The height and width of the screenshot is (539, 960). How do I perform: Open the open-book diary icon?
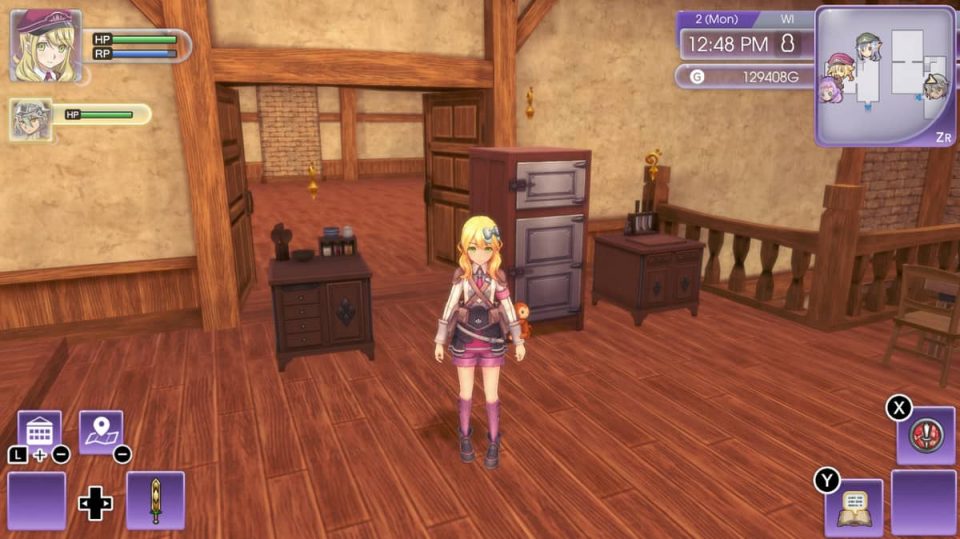pyautogui.click(x=853, y=506)
